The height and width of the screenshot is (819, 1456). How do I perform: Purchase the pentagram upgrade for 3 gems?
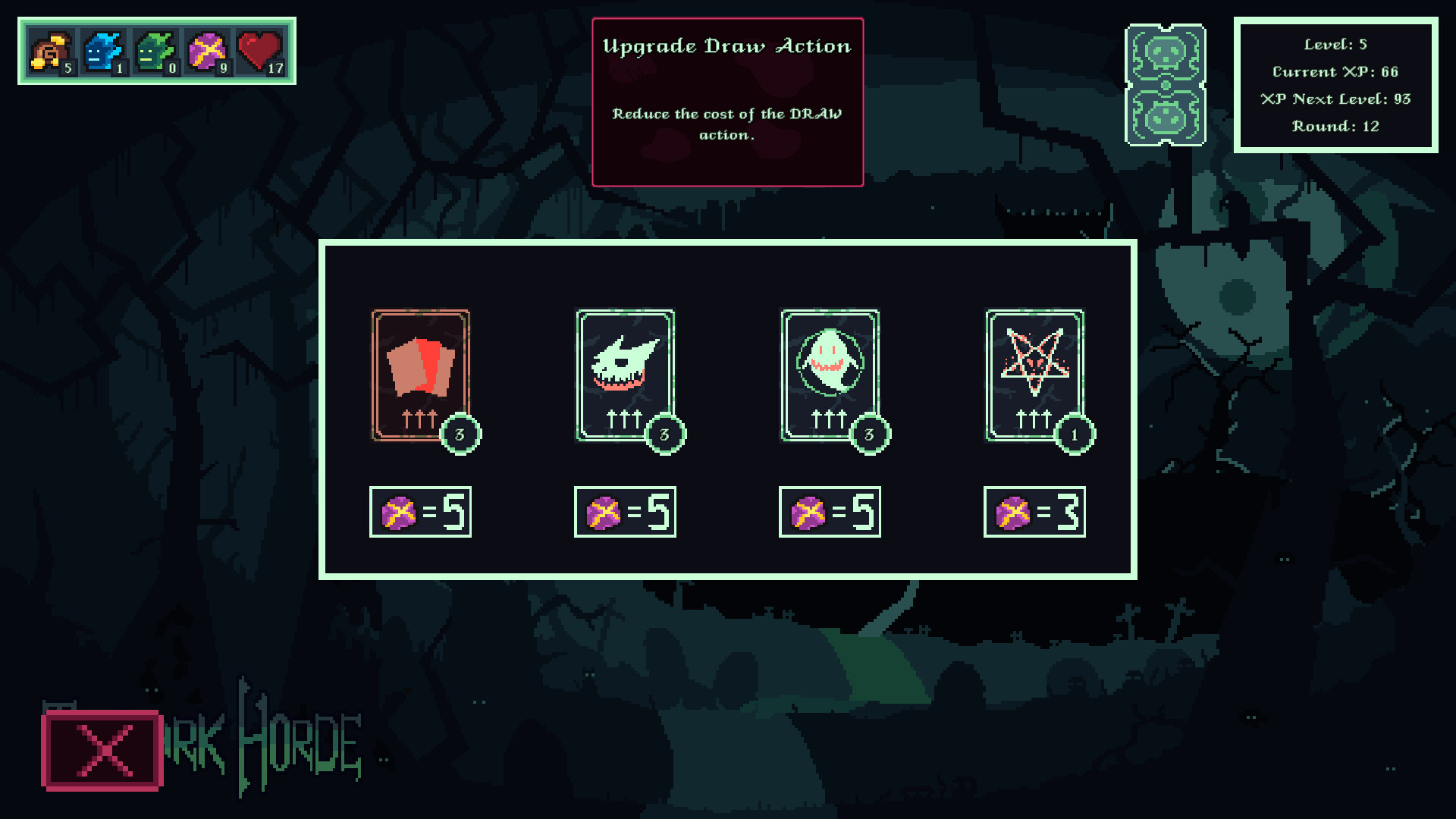click(1034, 511)
